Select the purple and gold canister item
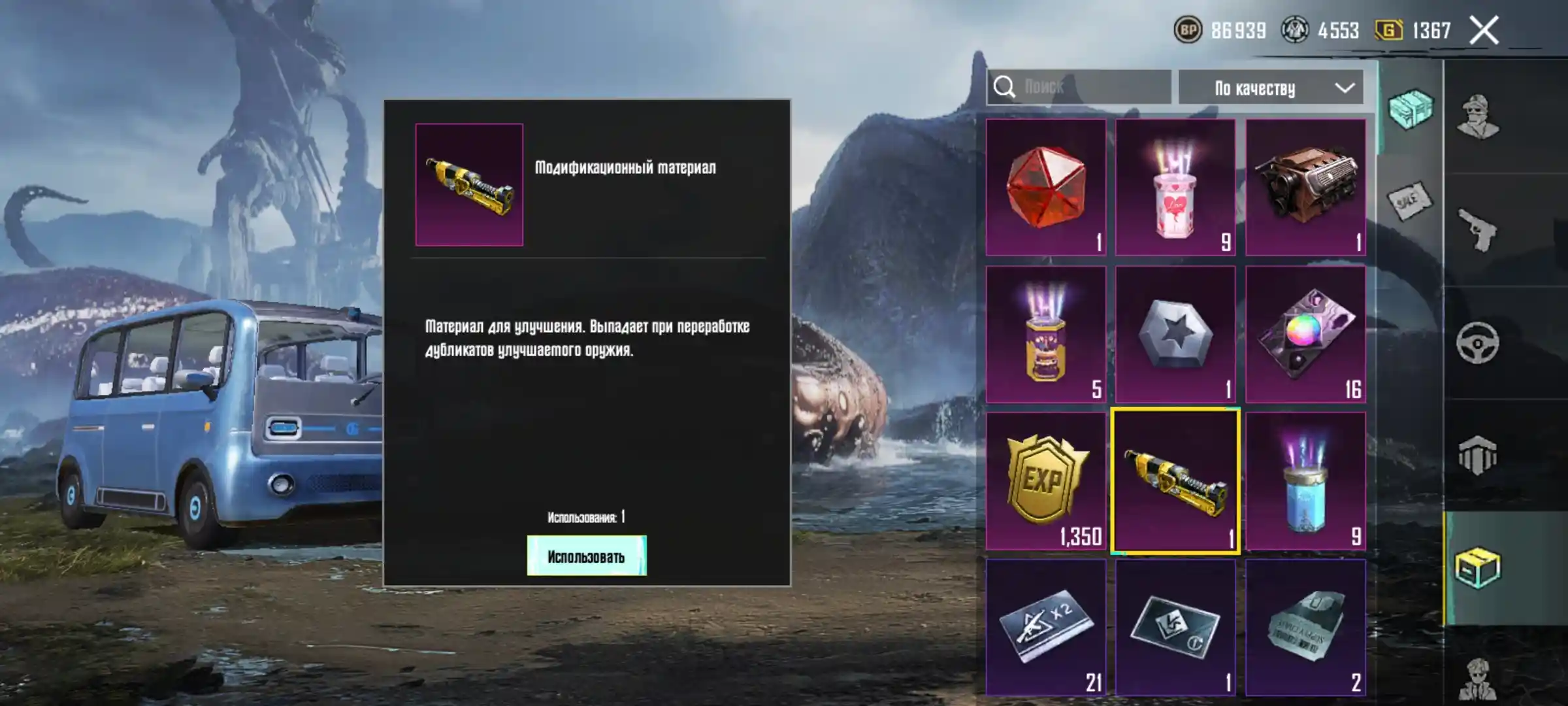 point(1045,334)
